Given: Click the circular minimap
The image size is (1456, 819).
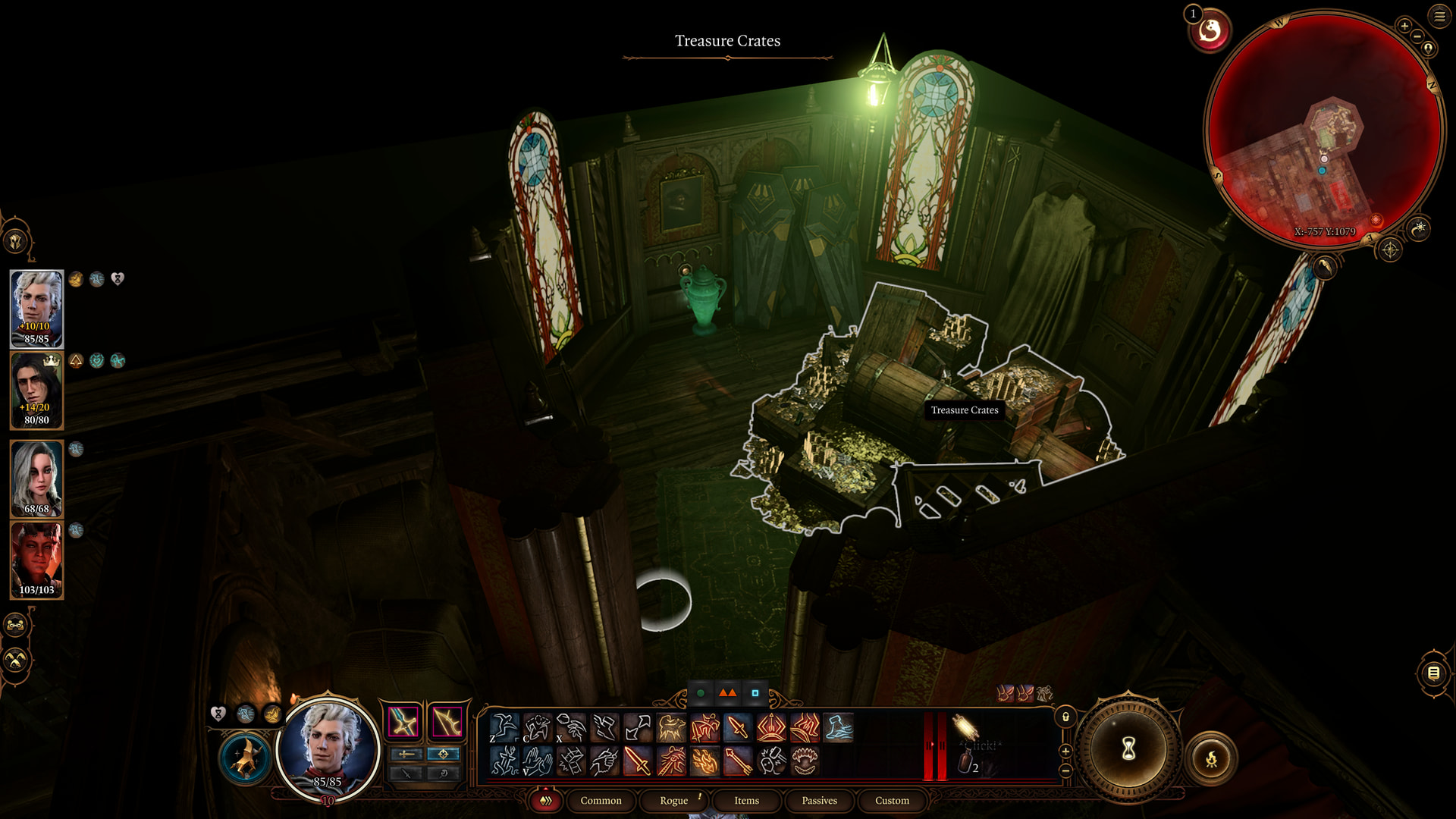Looking at the screenshot, I should pyautogui.click(x=1324, y=129).
